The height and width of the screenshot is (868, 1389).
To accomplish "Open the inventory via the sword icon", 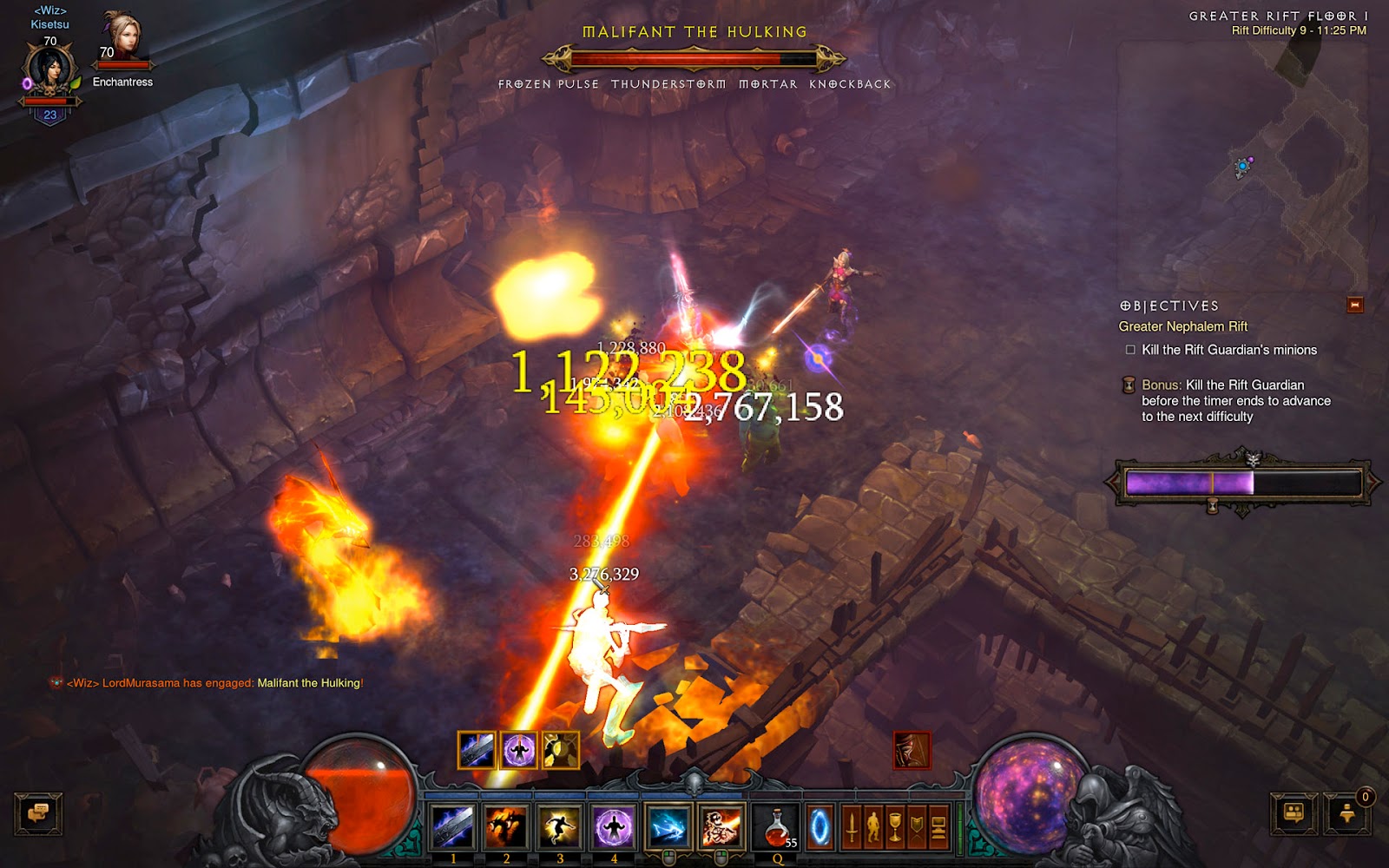I will tap(852, 826).
